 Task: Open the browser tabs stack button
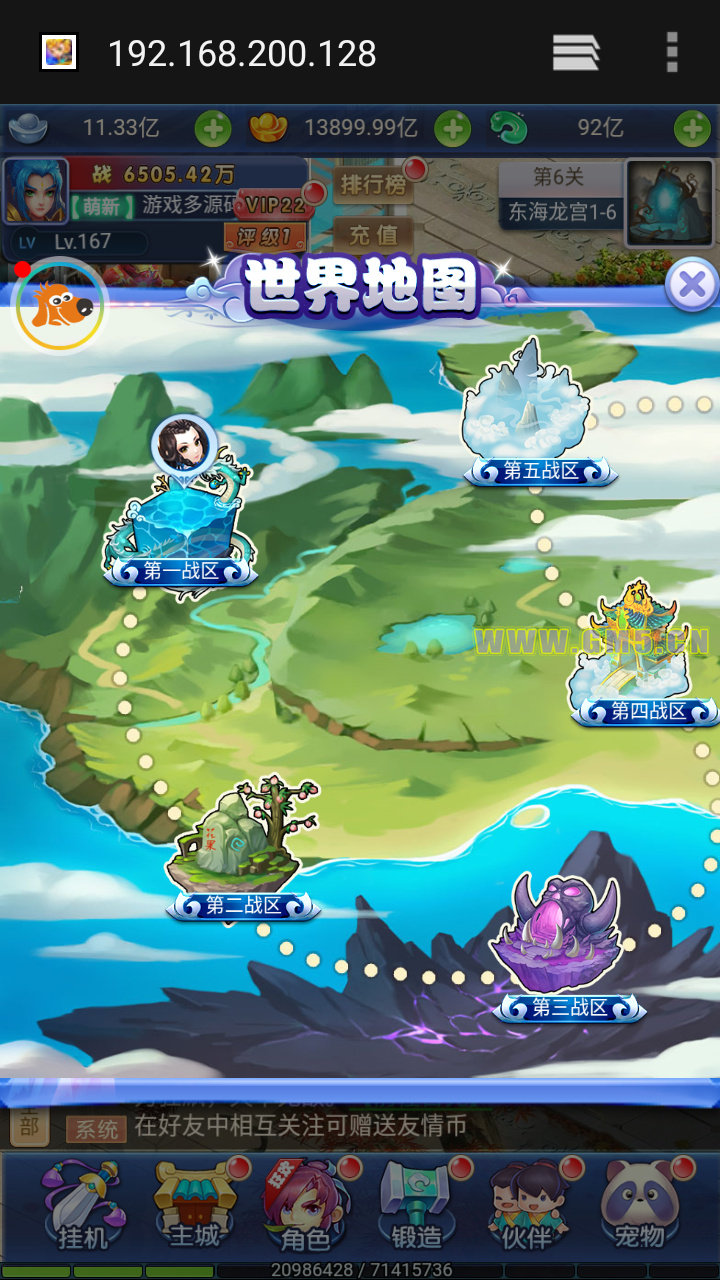pyautogui.click(x=576, y=52)
